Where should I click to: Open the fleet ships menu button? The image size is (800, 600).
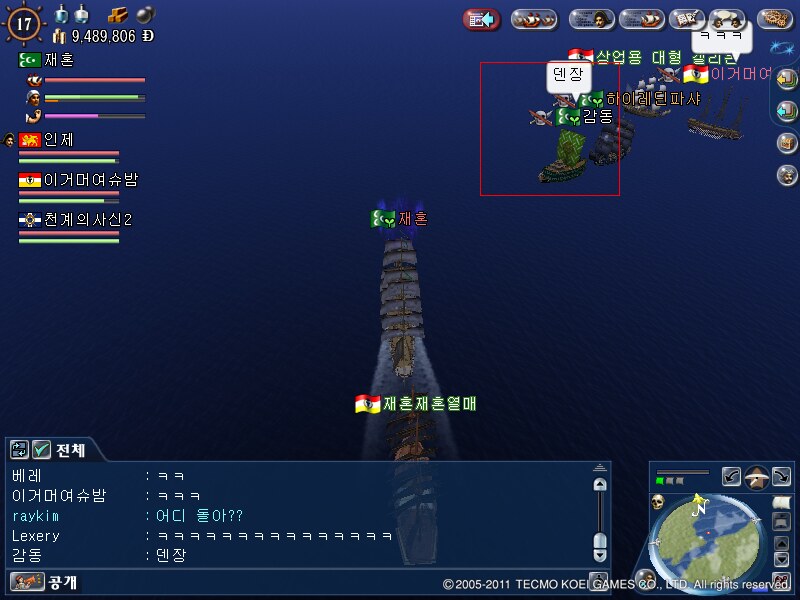click(534, 19)
